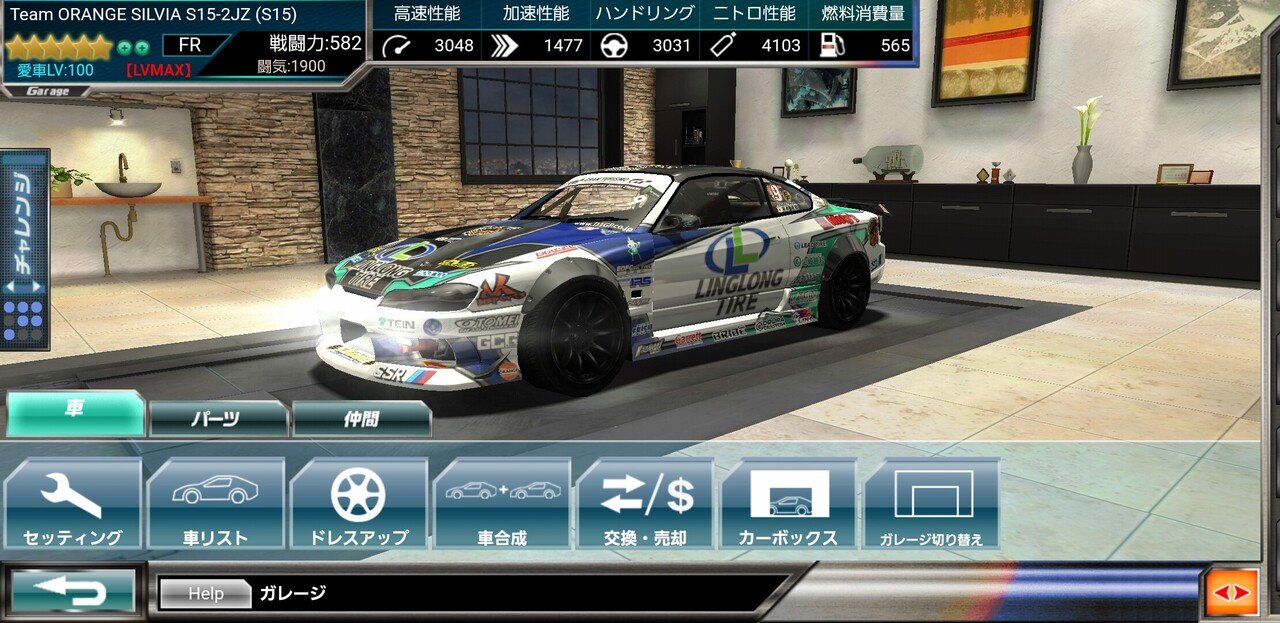Switch to the 仲間 friends tab

click(361, 418)
